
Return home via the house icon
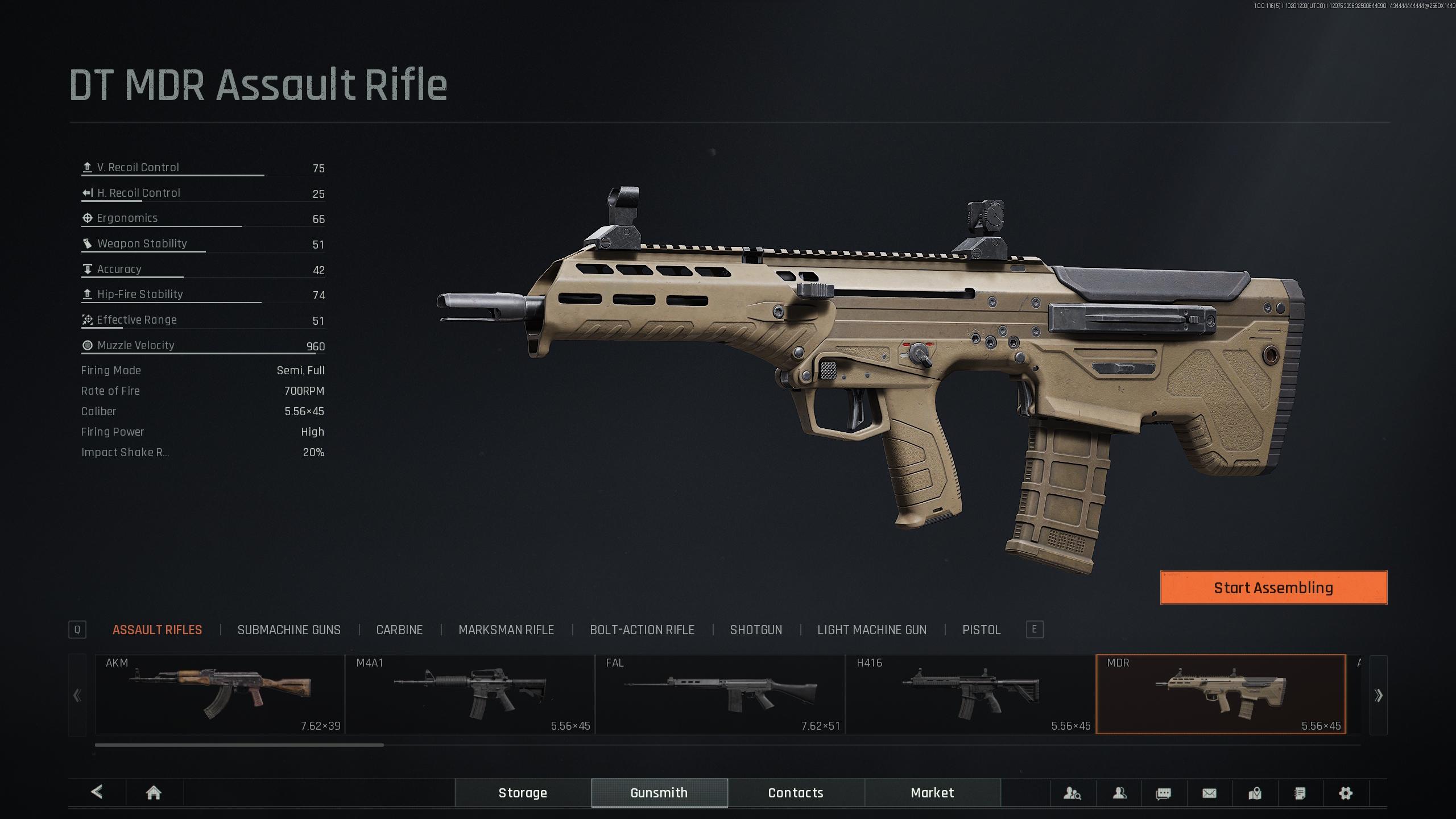tap(154, 793)
